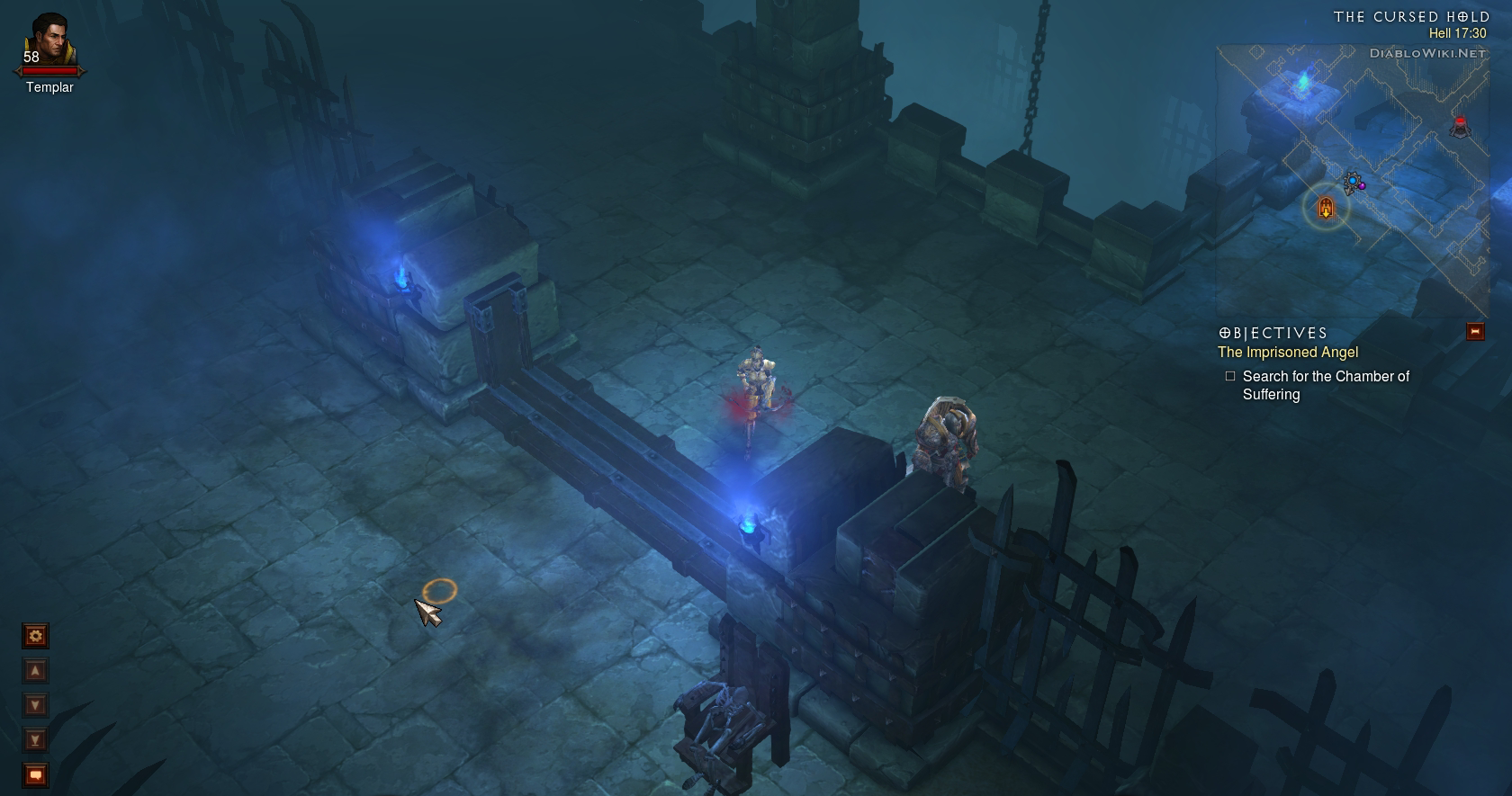The image size is (1512, 796).
Task: Collapse the Objectives tracker with the red button
Action: [x=1475, y=332]
